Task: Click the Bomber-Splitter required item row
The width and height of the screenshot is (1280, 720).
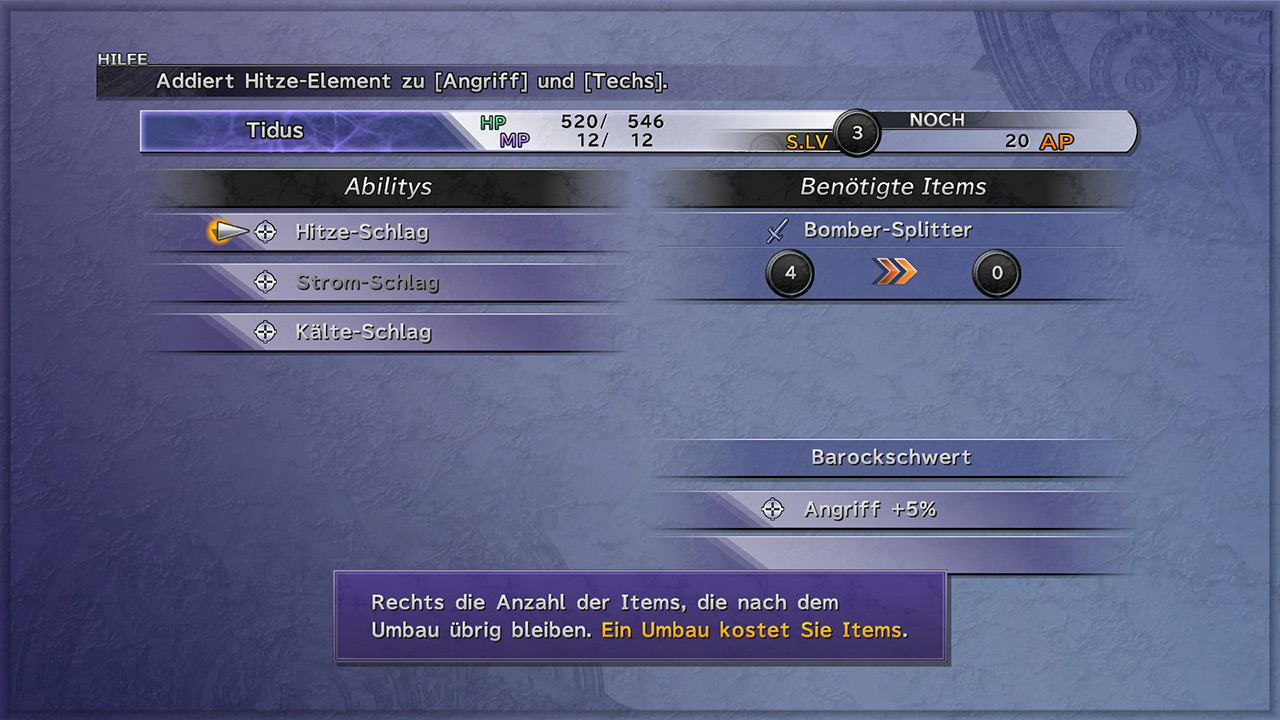Action: [887, 230]
